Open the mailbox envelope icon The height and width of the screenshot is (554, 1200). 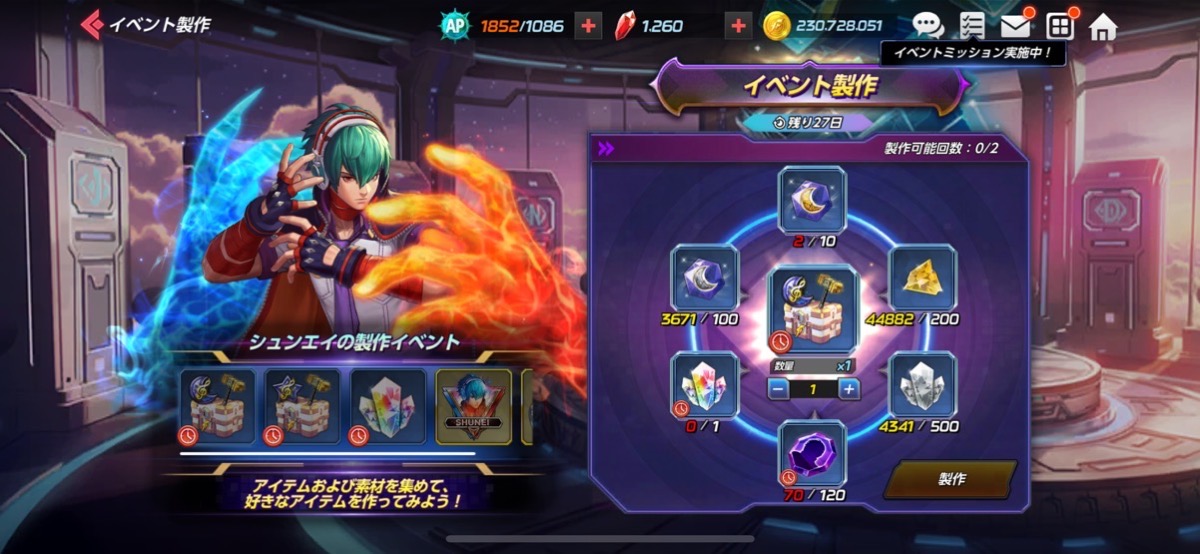pos(1015,25)
